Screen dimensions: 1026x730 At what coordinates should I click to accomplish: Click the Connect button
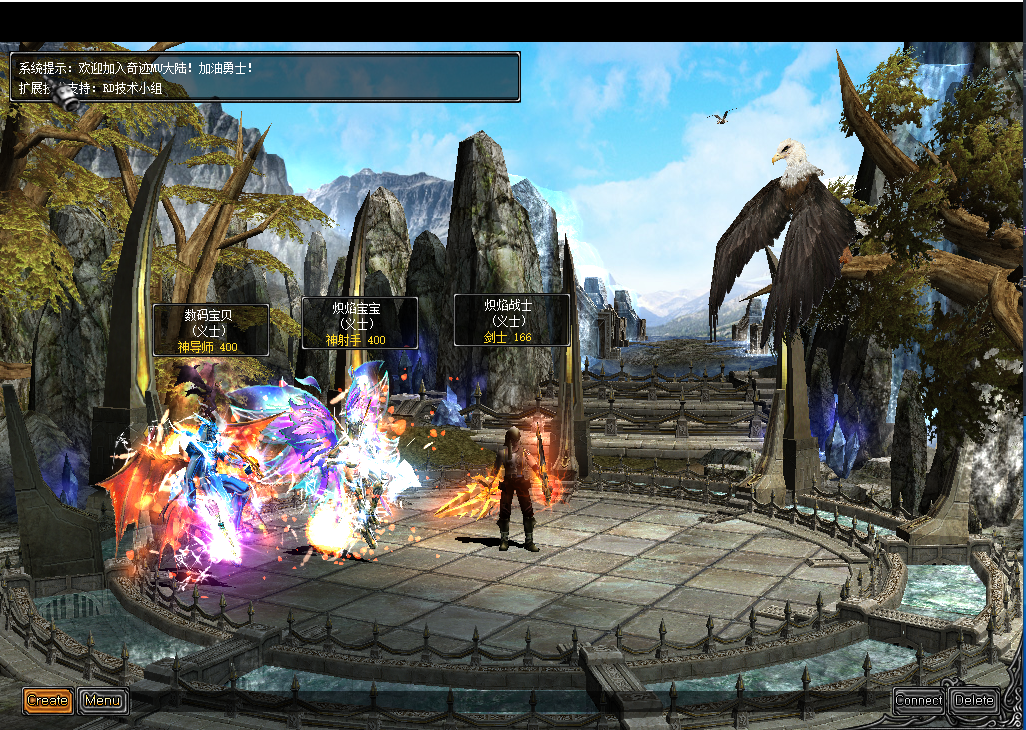click(x=918, y=700)
